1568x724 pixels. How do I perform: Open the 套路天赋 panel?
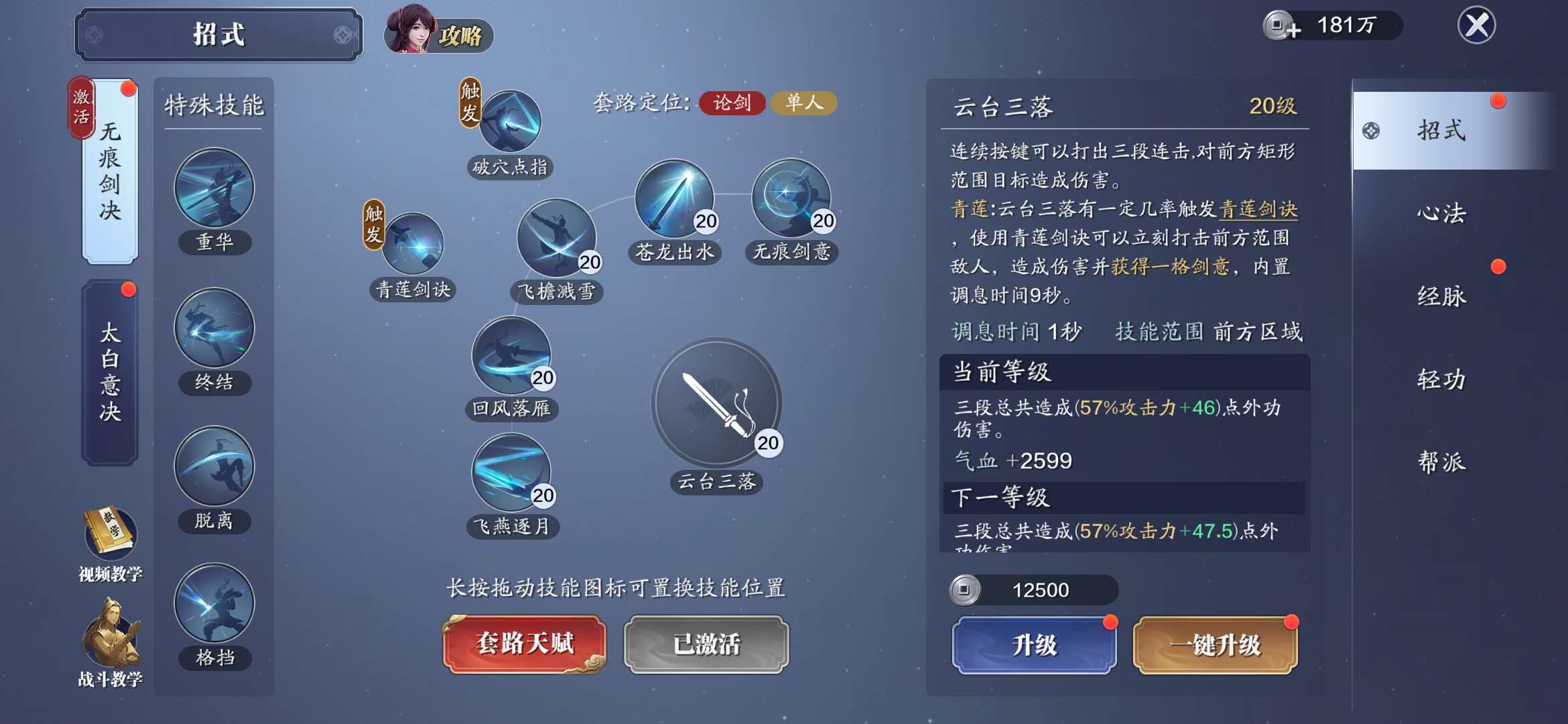524,644
